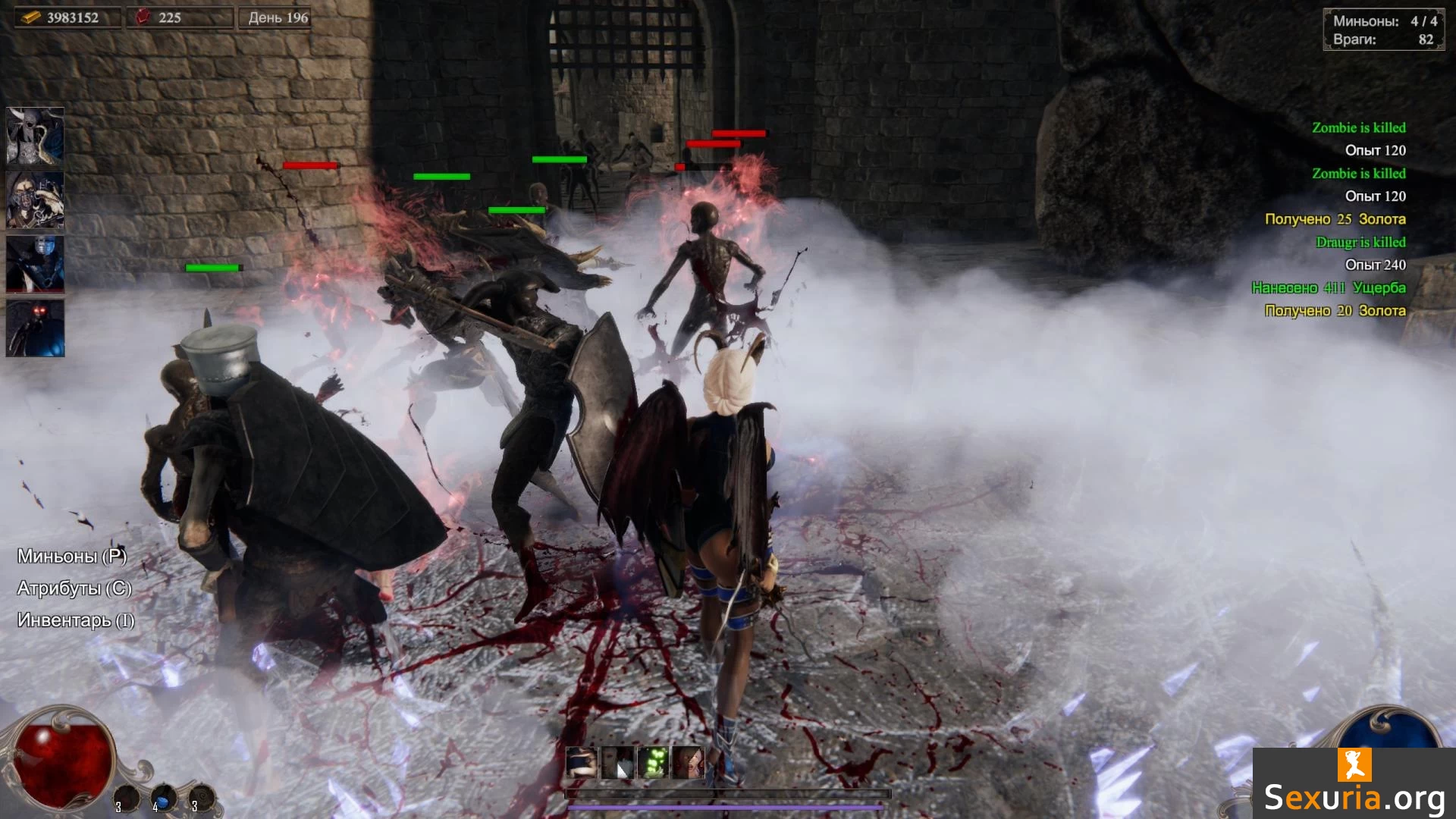Image resolution: width=1456 pixels, height=819 pixels.
Task: Use the blue potion flask slot
Action: 162,799
